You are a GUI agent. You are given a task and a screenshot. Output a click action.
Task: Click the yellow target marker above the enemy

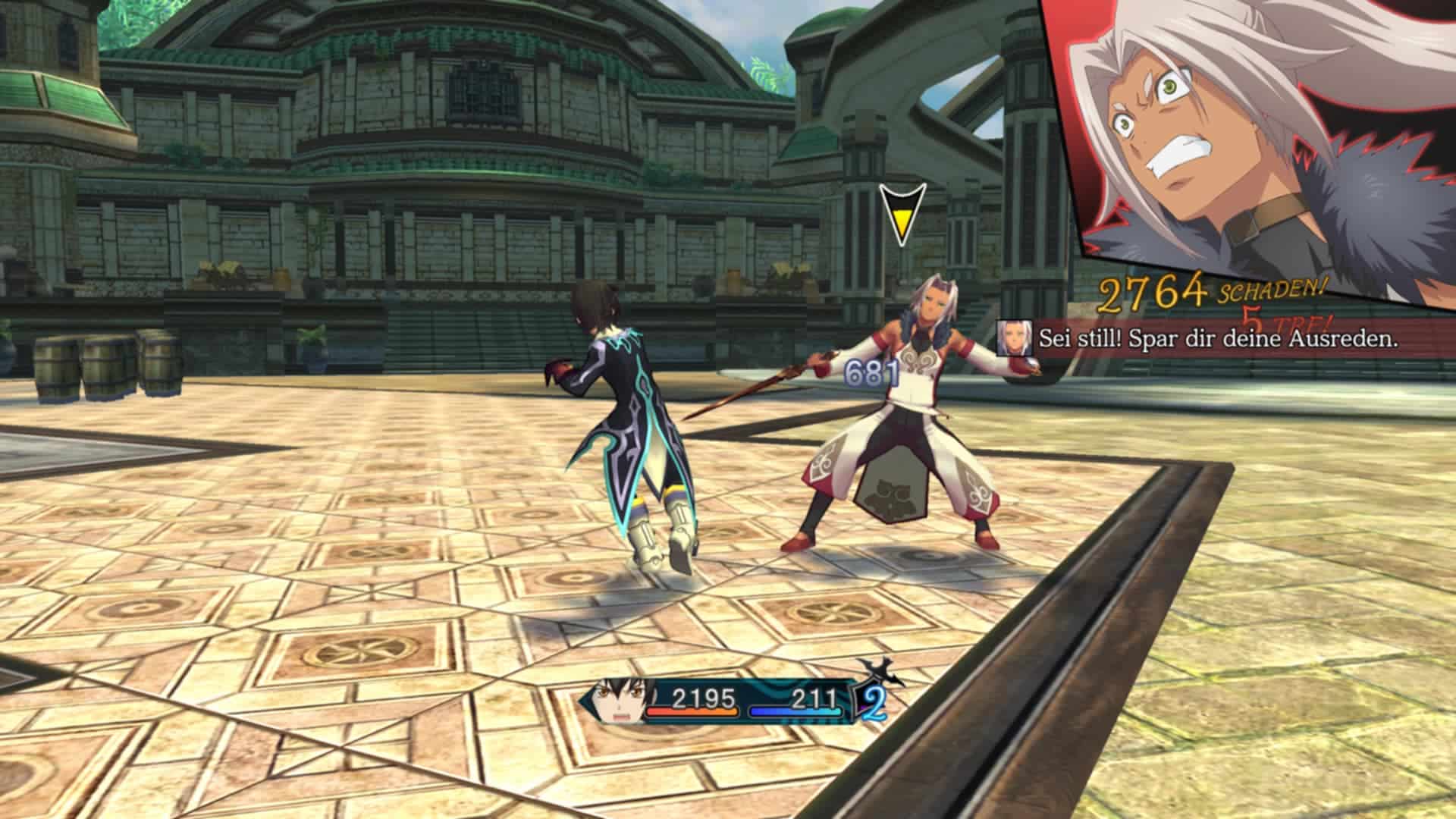pos(902,215)
